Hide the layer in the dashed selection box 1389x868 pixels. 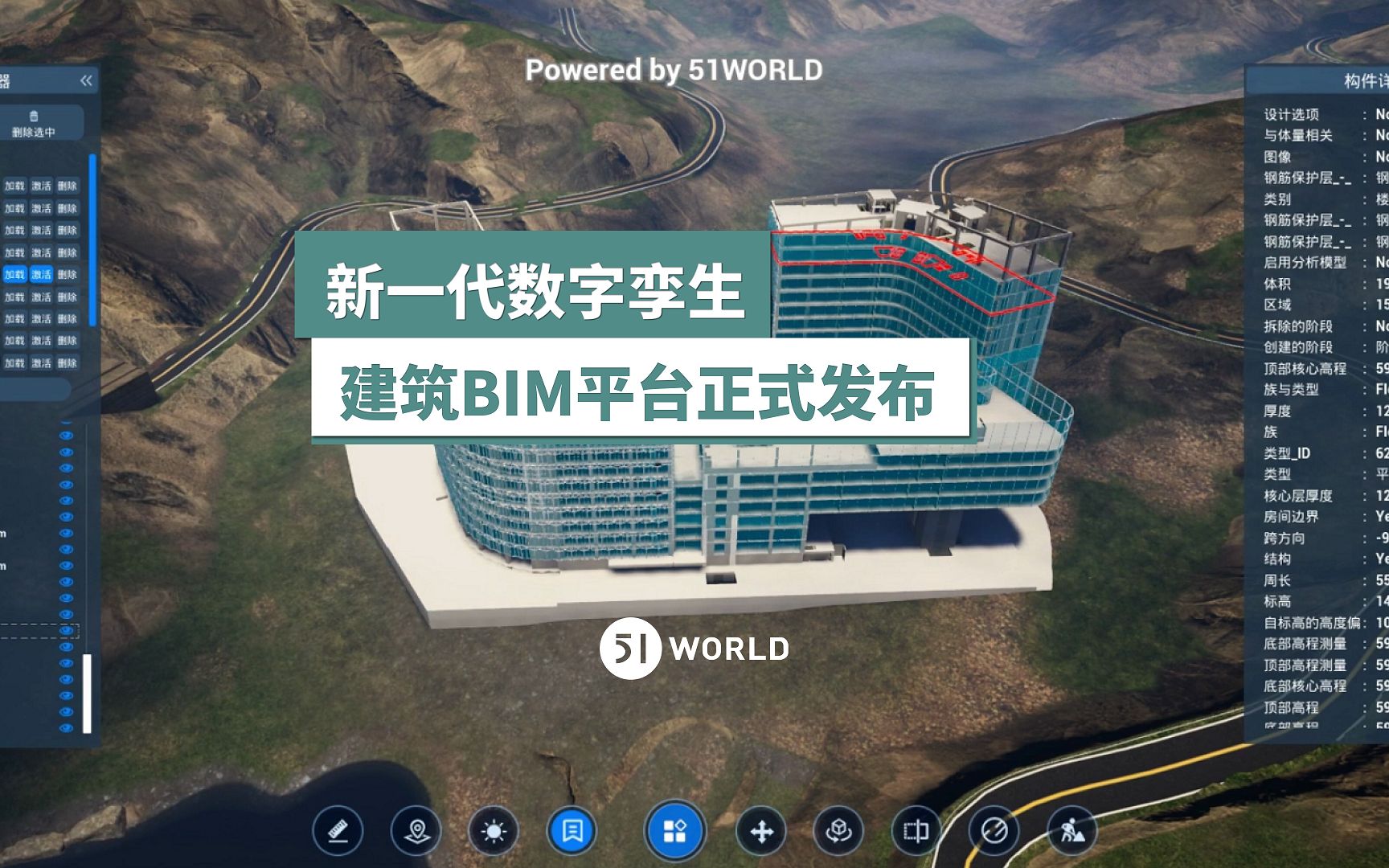tap(66, 630)
